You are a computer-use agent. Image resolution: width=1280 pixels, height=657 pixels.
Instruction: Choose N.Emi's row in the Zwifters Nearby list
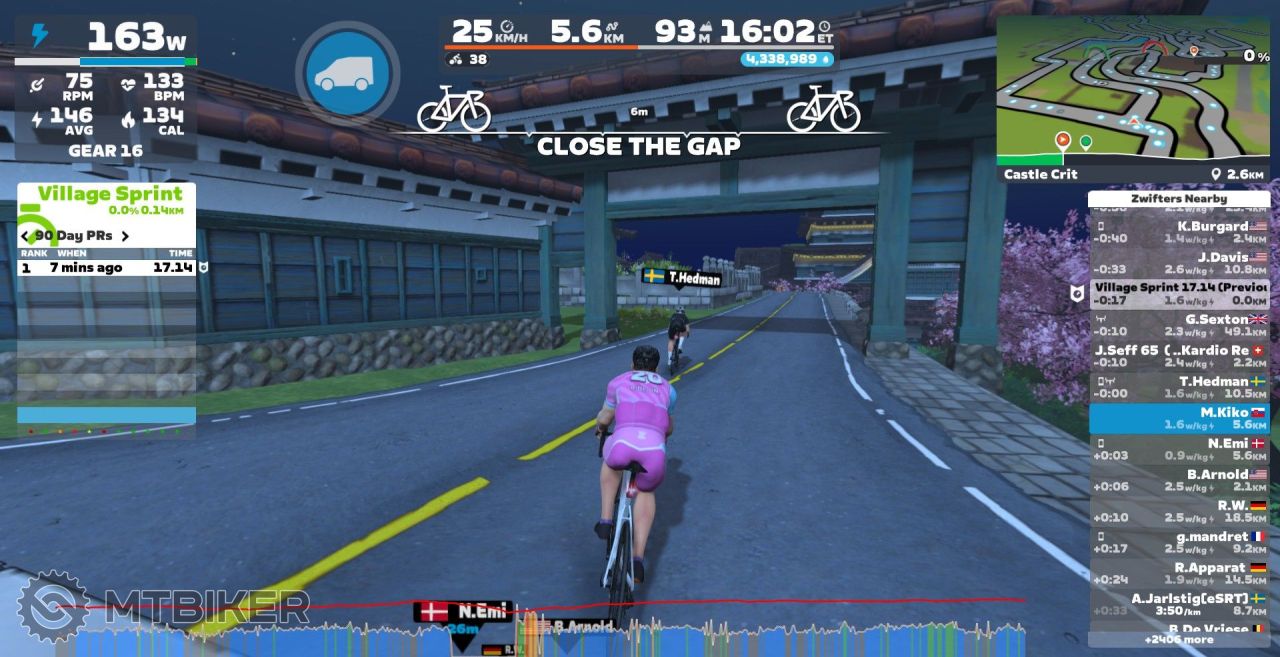pos(1179,449)
